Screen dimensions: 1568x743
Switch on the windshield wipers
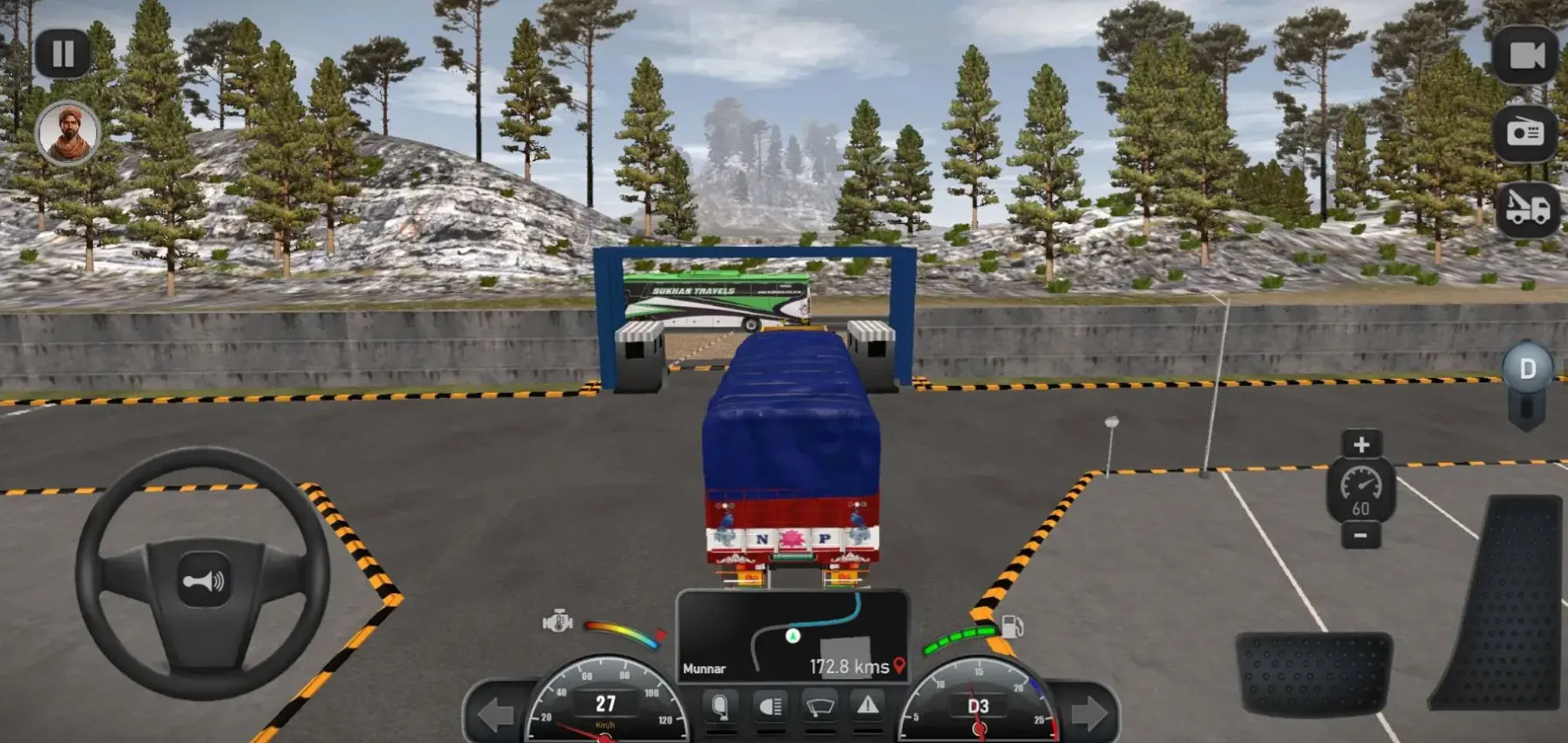[x=819, y=707]
